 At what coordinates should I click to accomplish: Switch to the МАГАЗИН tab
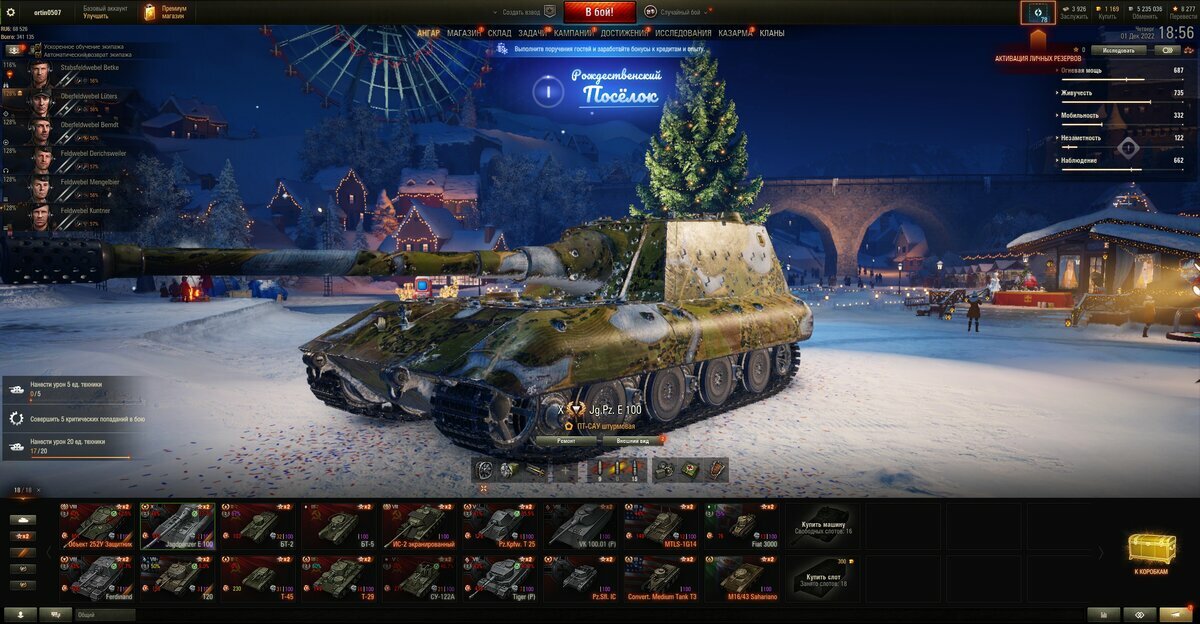pyautogui.click(x=463, y=33)
